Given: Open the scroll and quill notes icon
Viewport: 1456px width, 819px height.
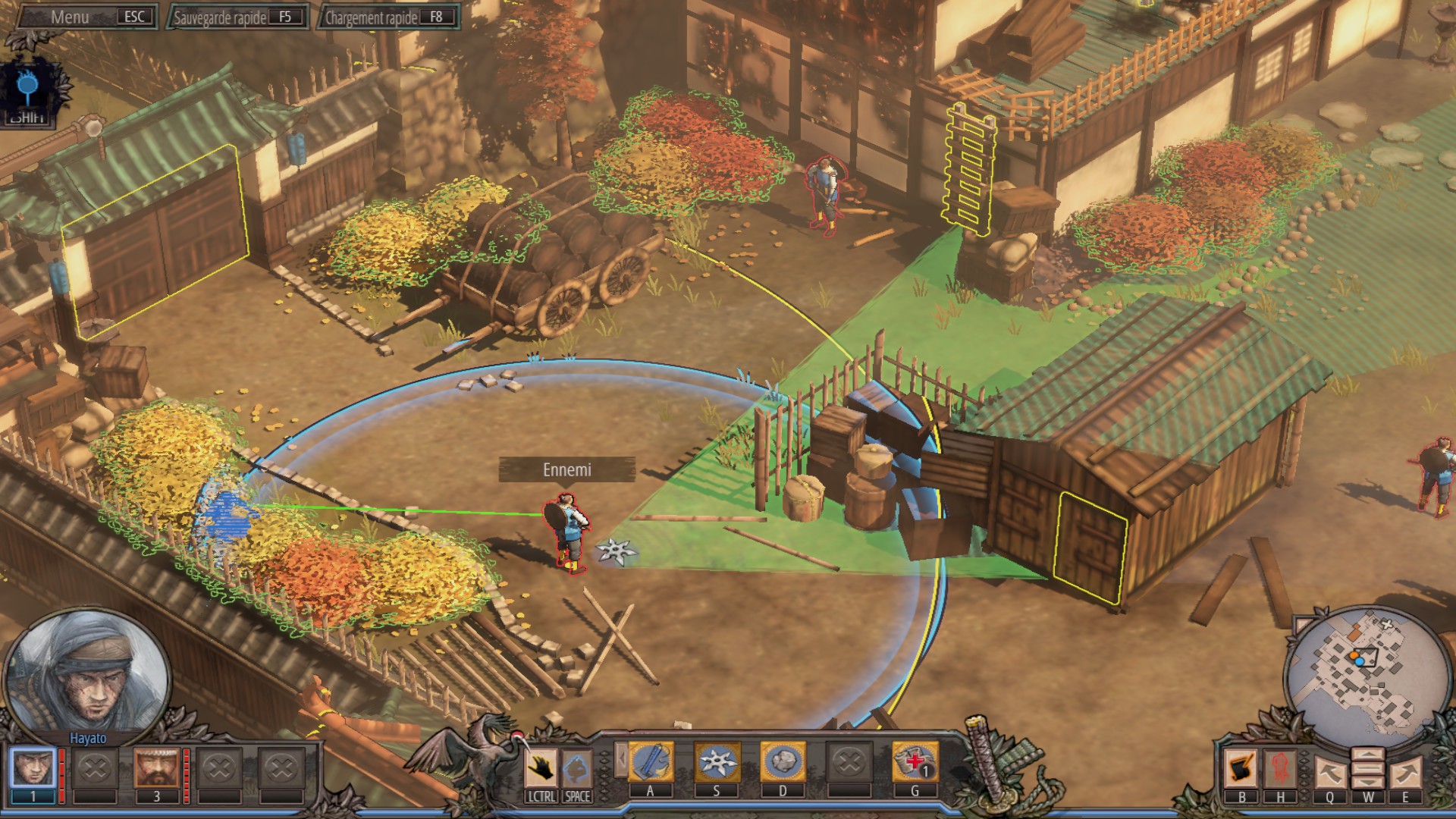Looking at the screenshot, I should tap(1241, 768).
